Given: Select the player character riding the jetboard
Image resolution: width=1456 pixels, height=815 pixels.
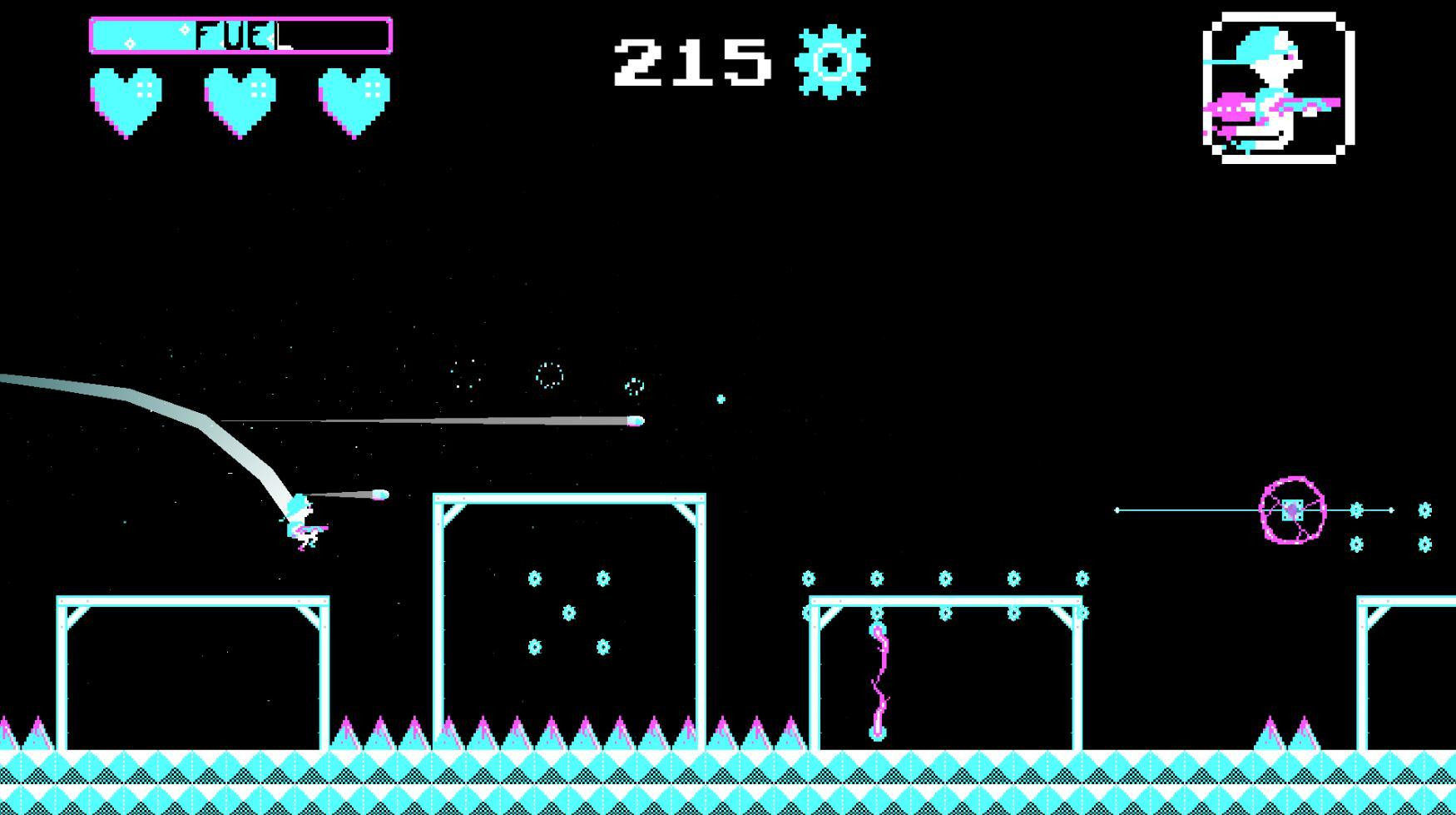Looking at the screenshot, I should click(302, 520).
